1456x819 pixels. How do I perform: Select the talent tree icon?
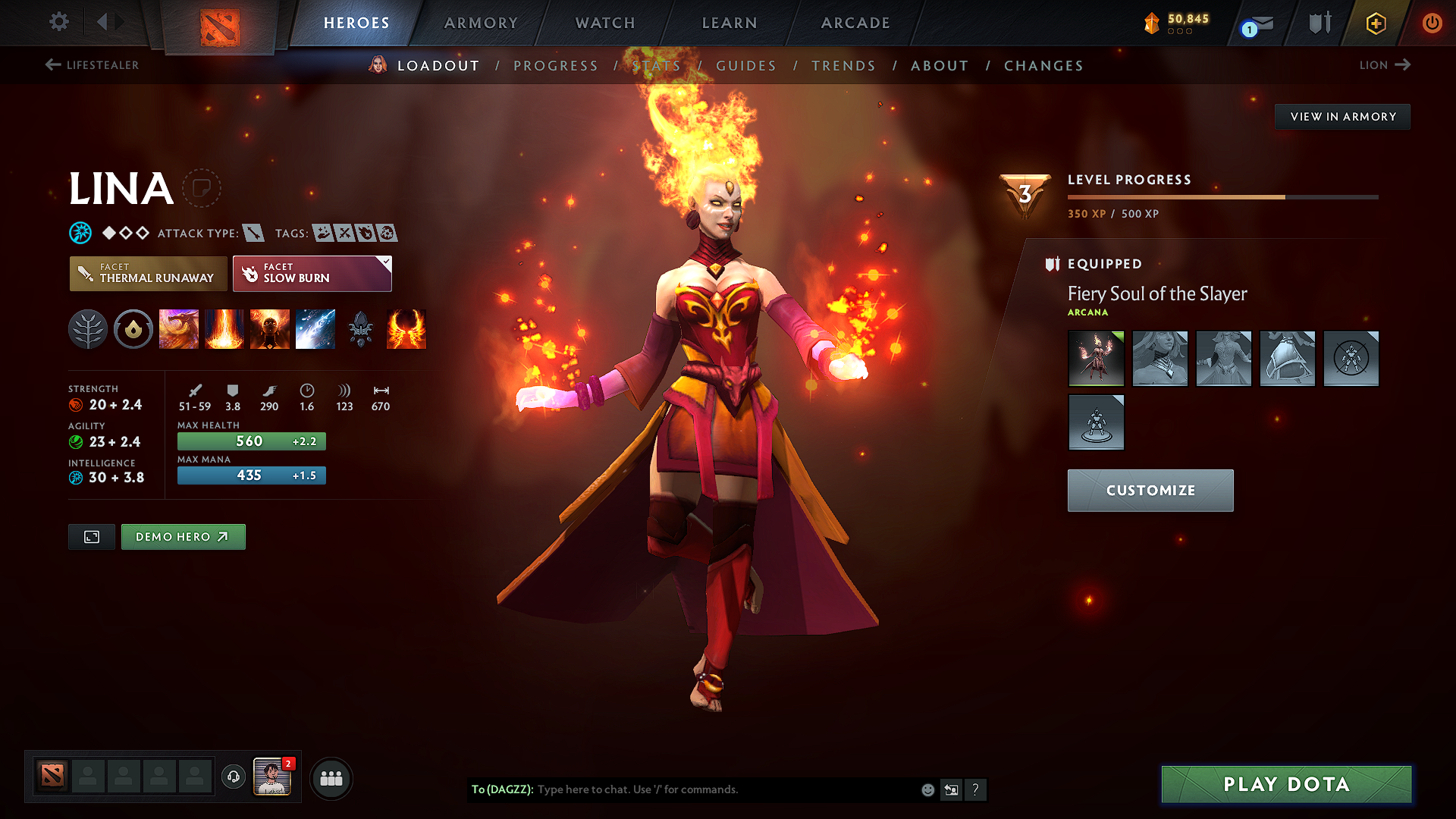[88, 328]
